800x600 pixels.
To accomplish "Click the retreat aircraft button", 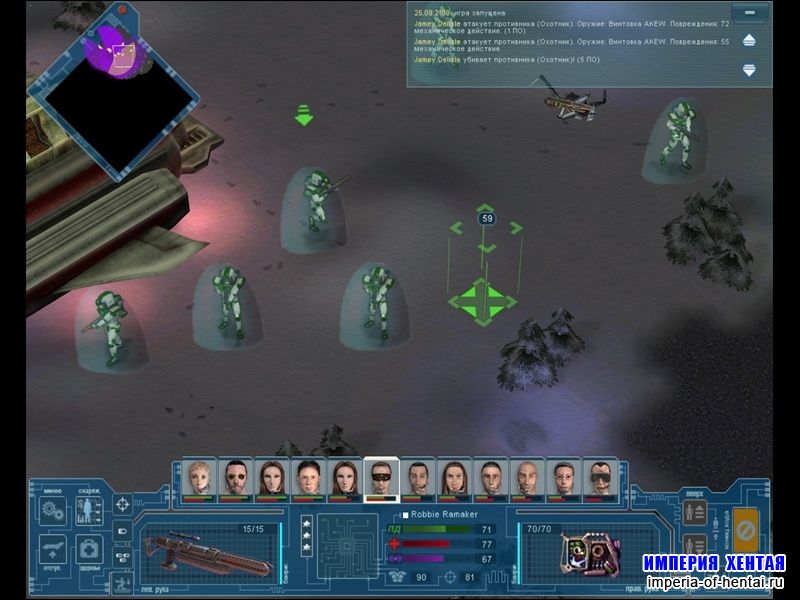I will pos(53,548).
